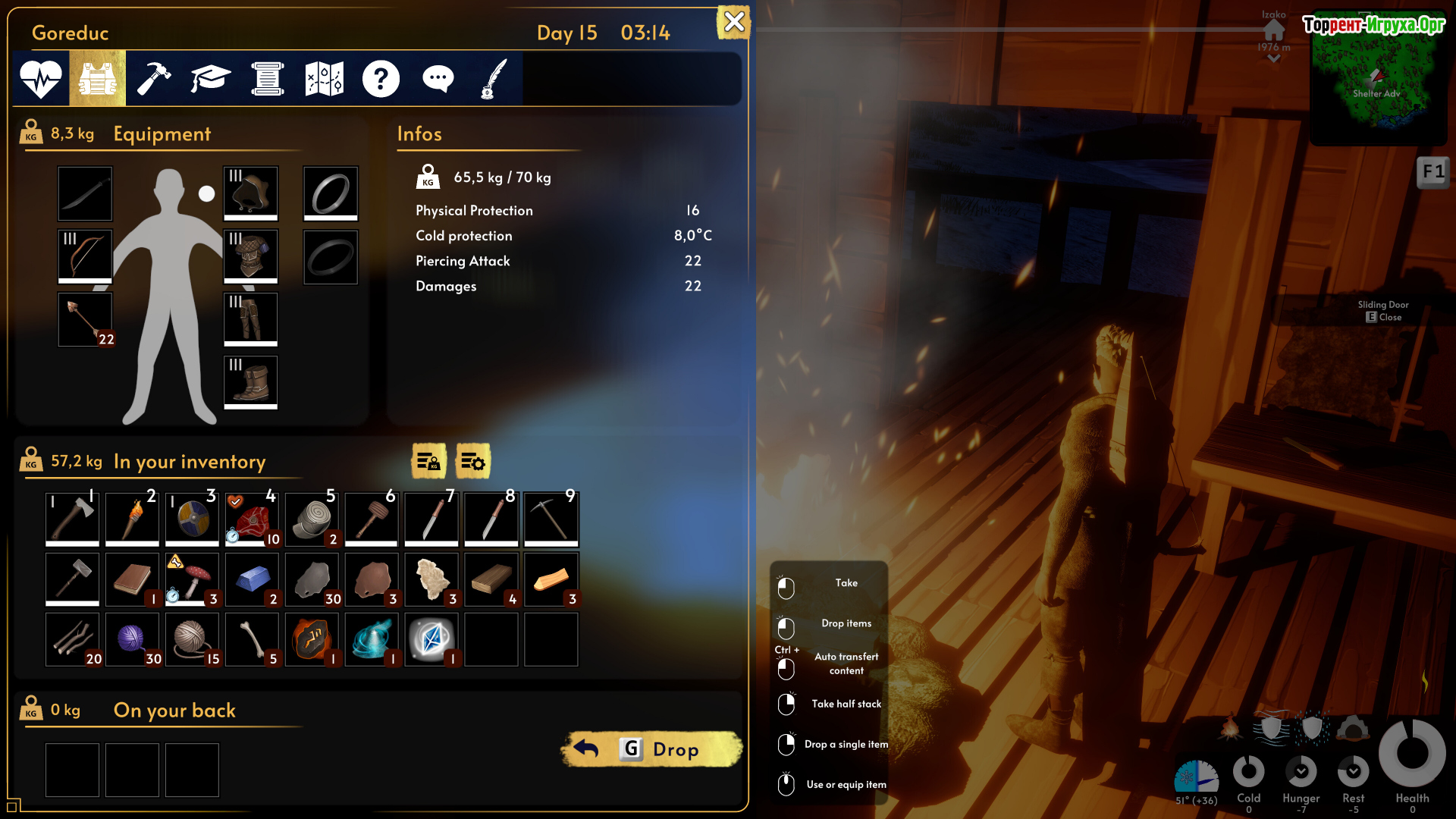The image size is (1456, 819).
Task: Open the skills graduation cap tab
Action: click(x=210, y=78)
